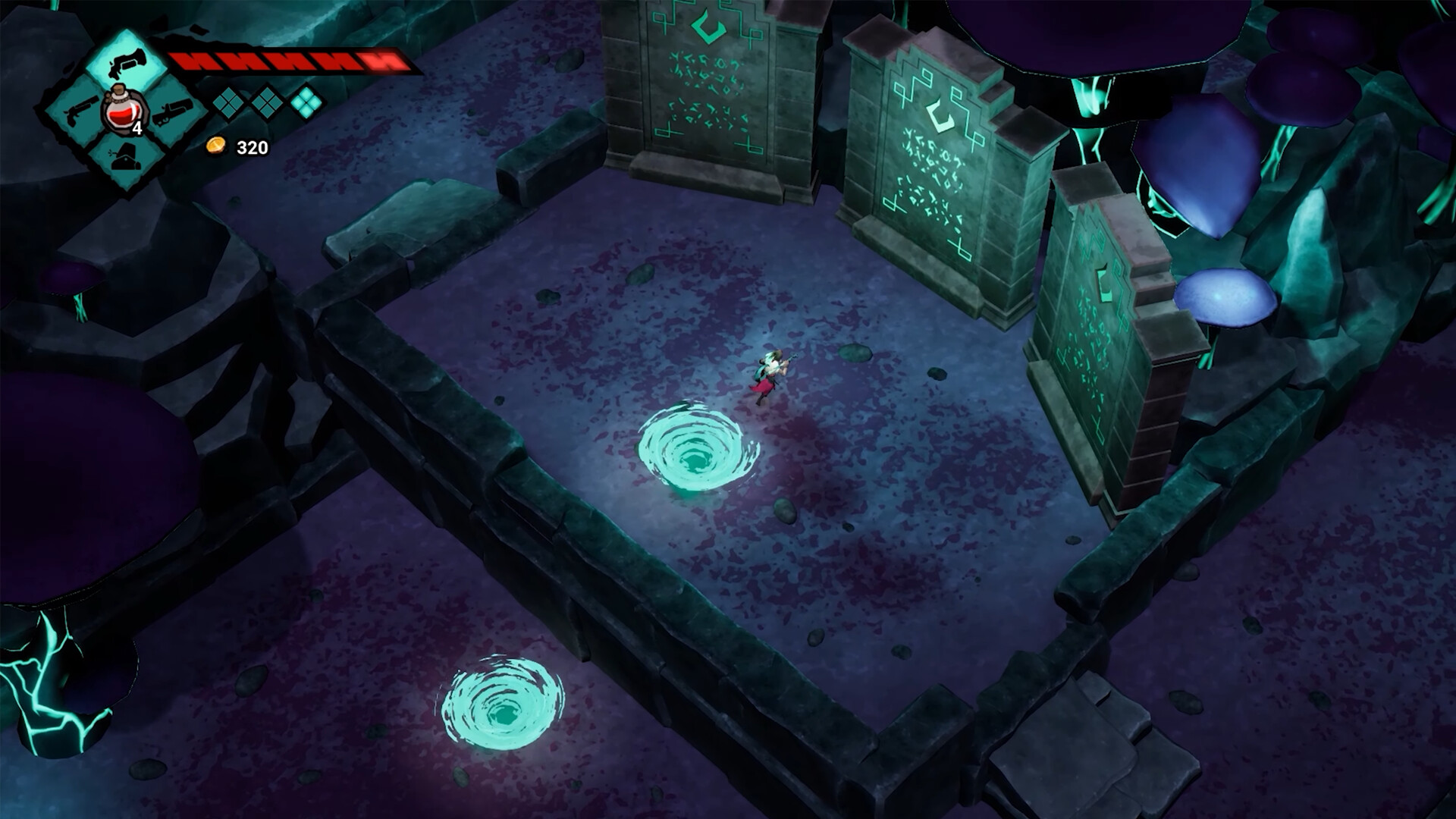The image size is (1456, 819).
Task: Click the leftmost empty charge diamond
Action: click(227, 105)
